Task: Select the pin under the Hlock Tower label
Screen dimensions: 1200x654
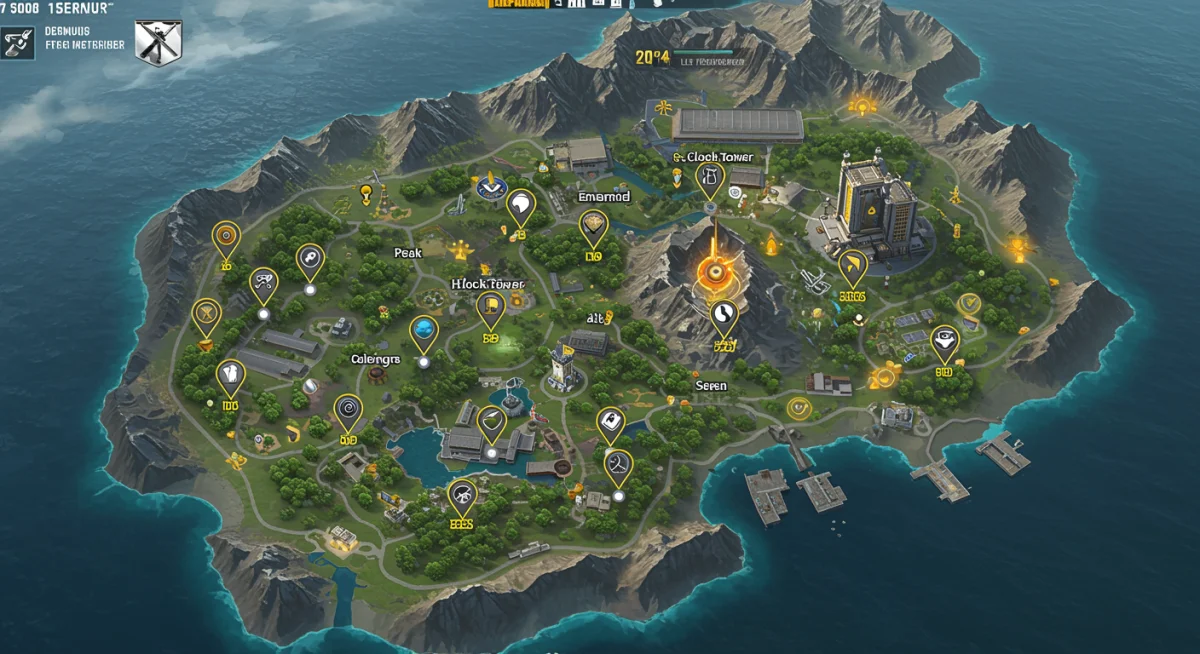Action: (490, 308)
